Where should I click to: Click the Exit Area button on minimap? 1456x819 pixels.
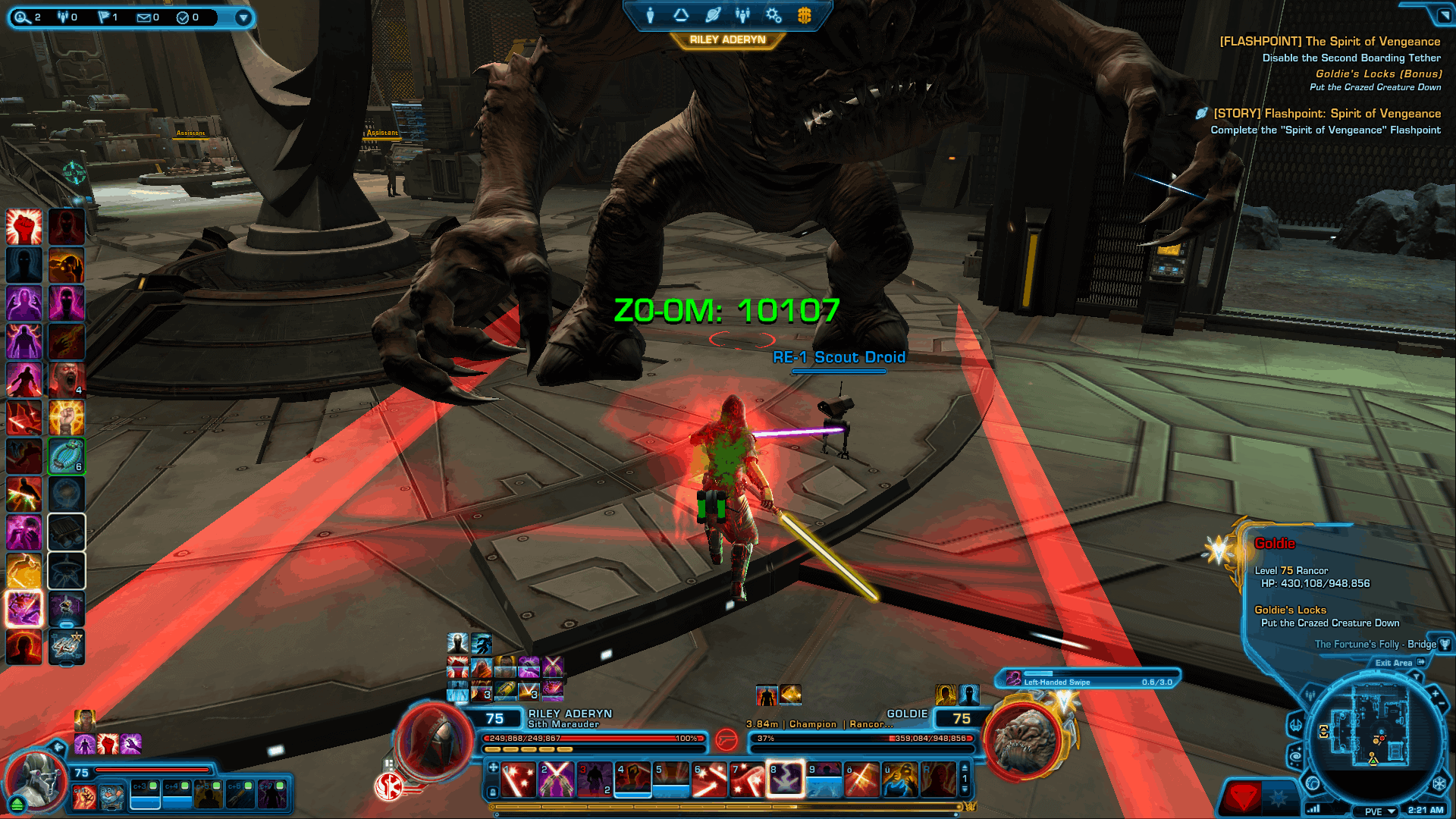pos(1394,663)
